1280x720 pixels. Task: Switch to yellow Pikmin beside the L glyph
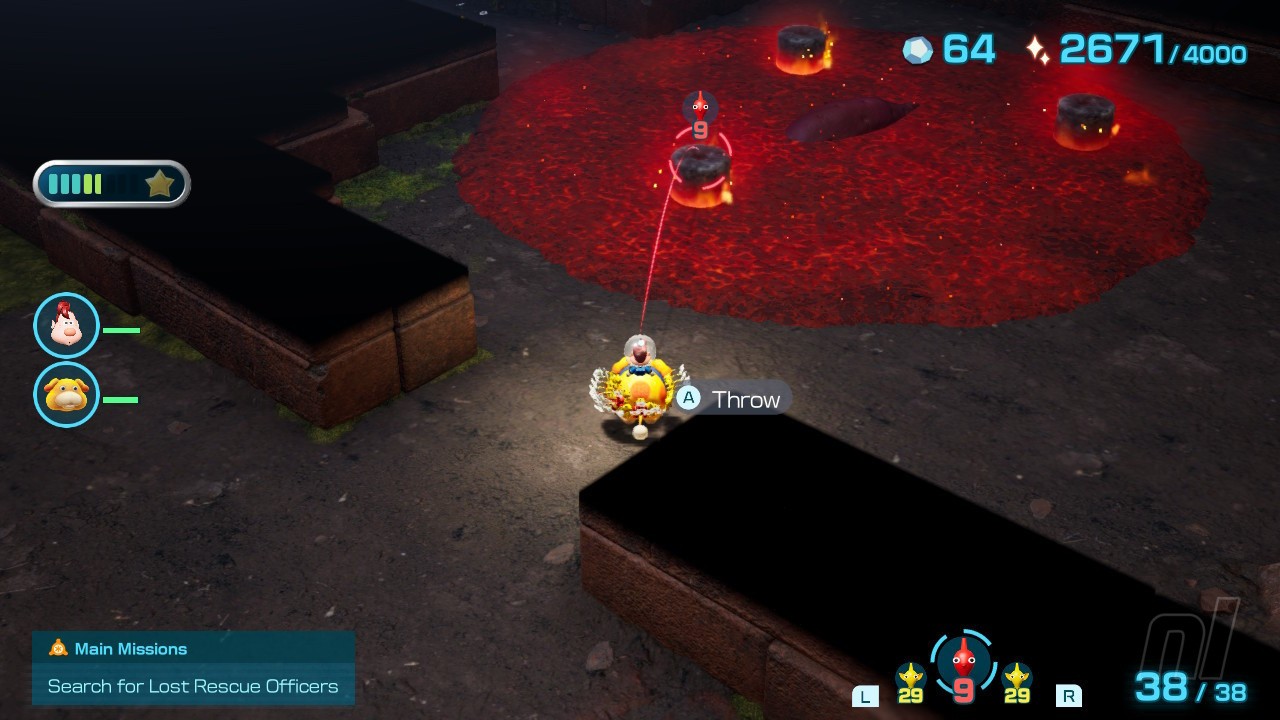tap(910, 682)
